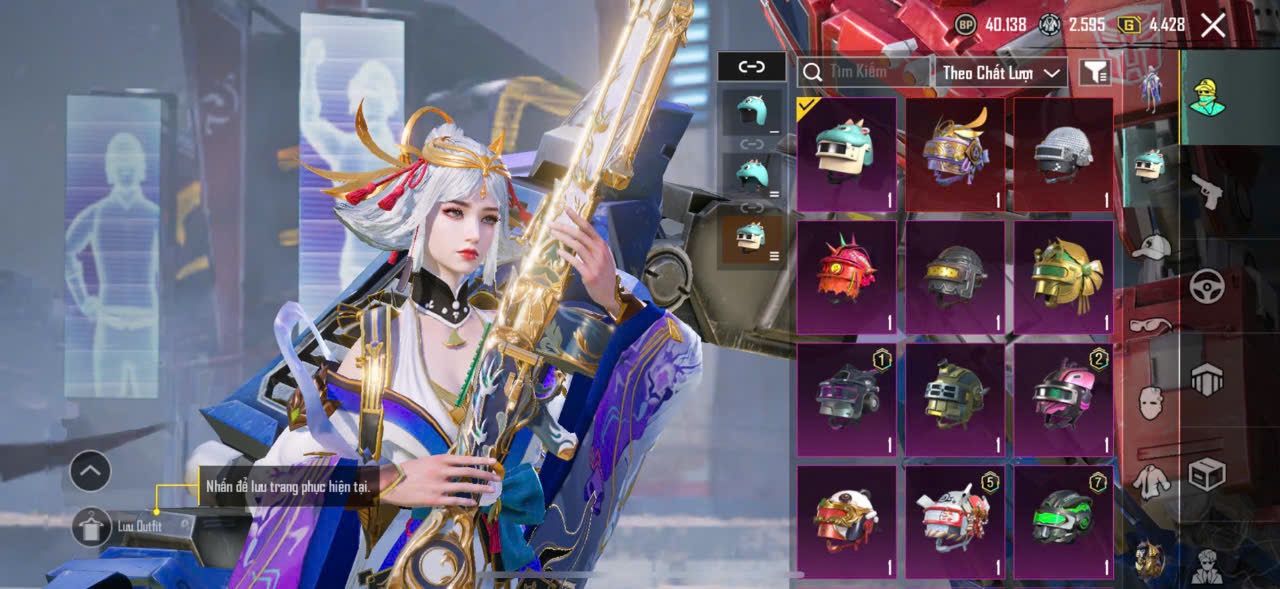
Task: Pick the red spiked green-mohawk helmet
Action: (x=846, y=277)
